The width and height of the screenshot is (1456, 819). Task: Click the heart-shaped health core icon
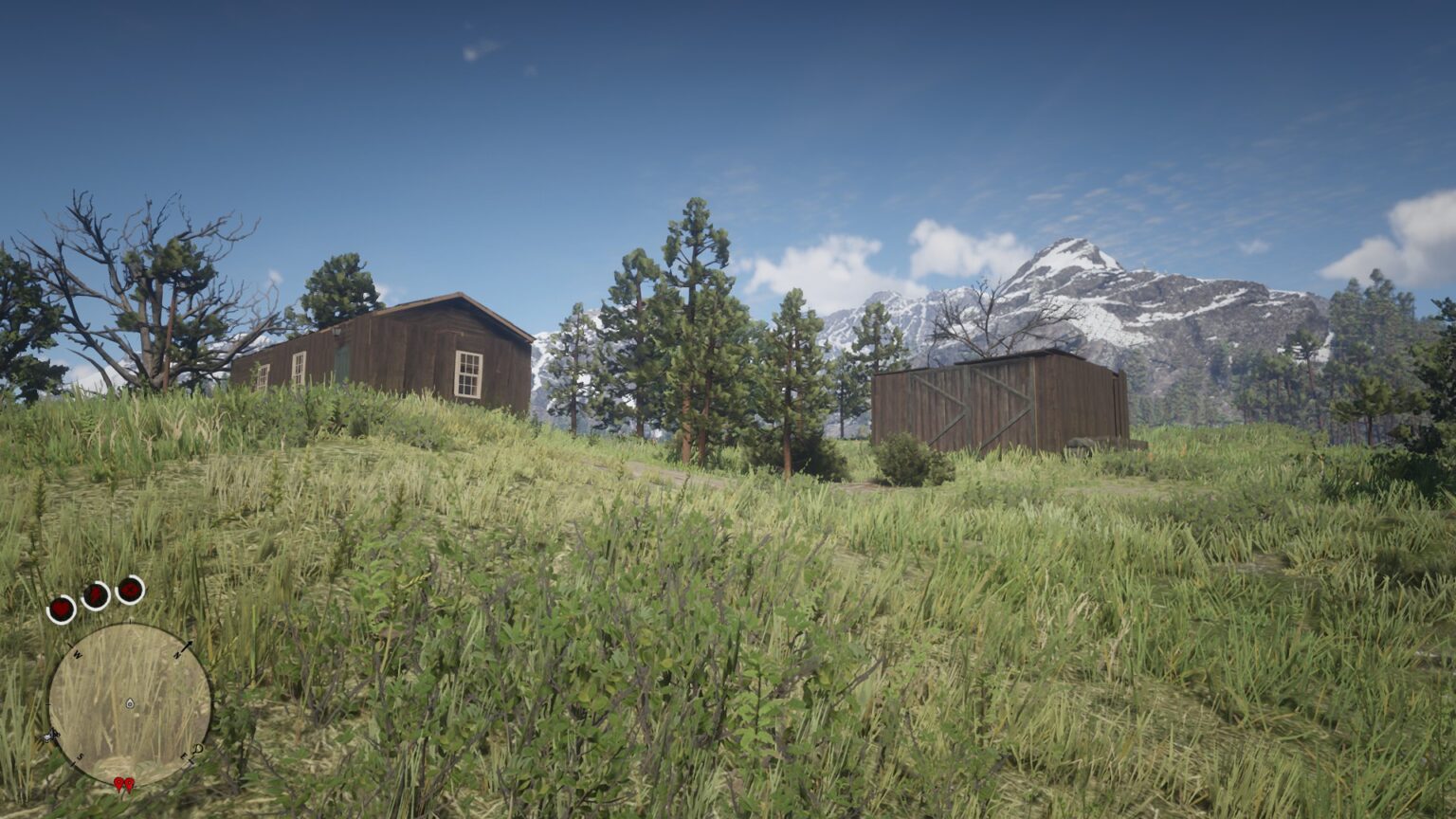[x=62, y=607]
